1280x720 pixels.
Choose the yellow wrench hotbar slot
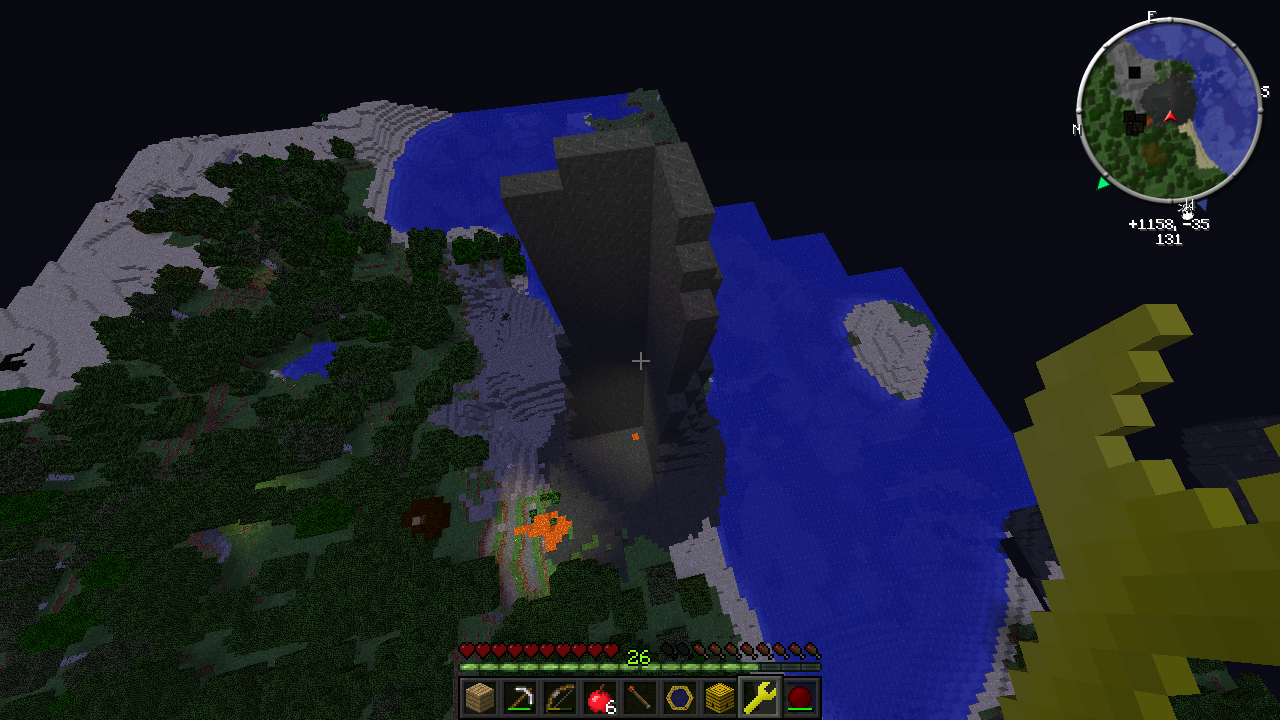pos(760,697)
